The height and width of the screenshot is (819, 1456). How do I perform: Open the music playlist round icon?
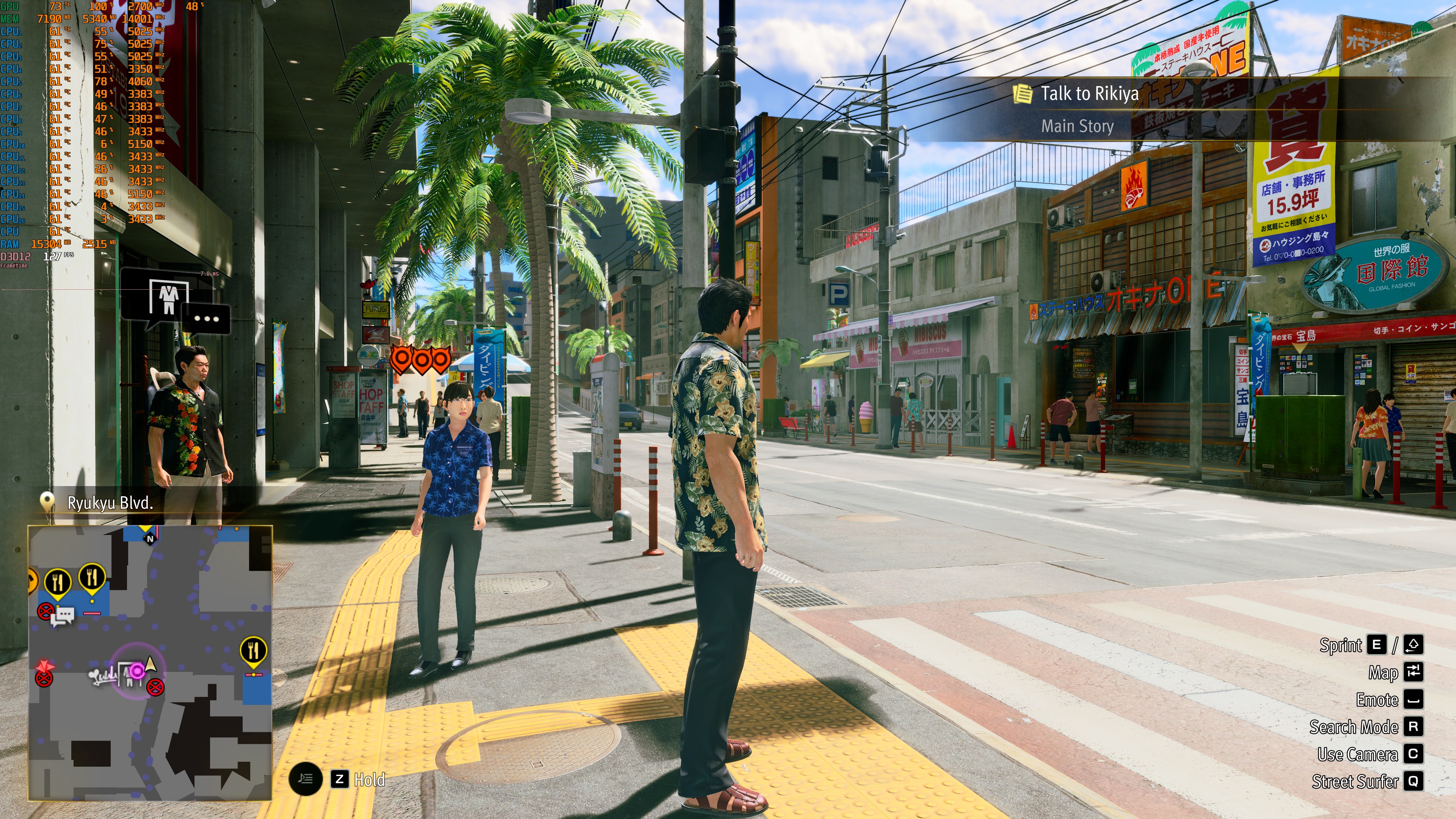tap(305, 780)
